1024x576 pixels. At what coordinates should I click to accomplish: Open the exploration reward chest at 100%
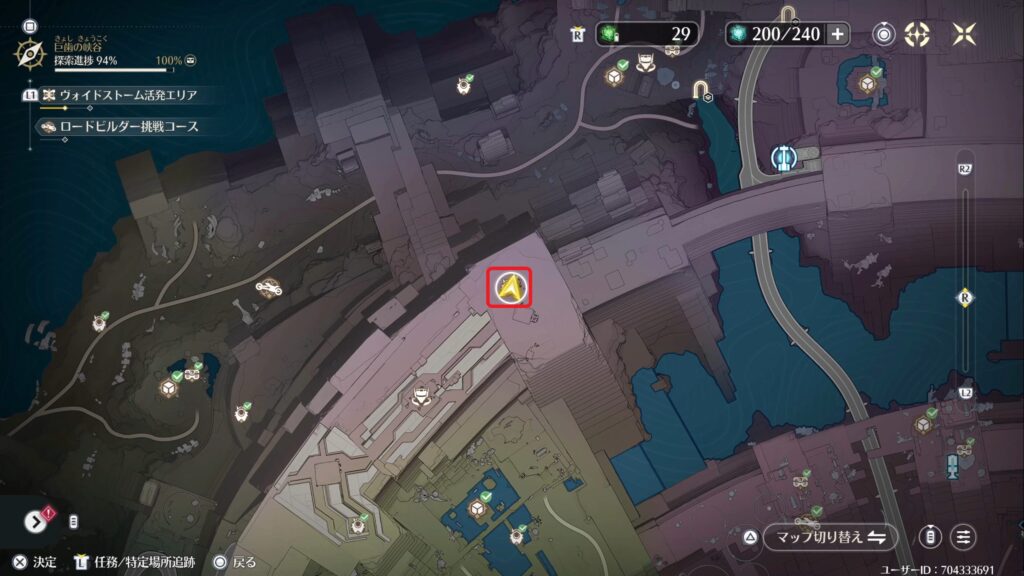point(190,61)
